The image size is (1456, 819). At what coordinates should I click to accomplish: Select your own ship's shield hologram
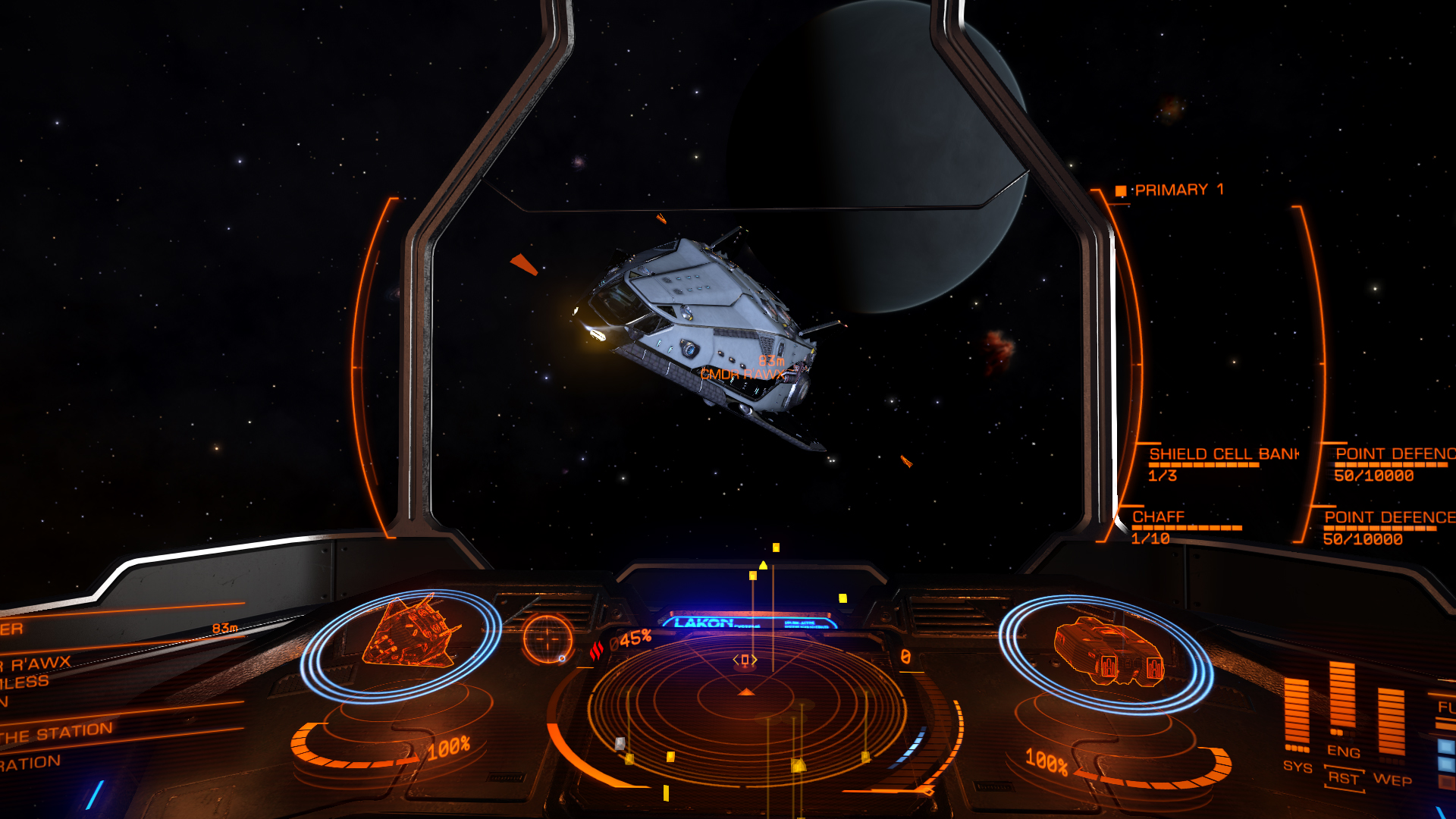click(1106, 652)
